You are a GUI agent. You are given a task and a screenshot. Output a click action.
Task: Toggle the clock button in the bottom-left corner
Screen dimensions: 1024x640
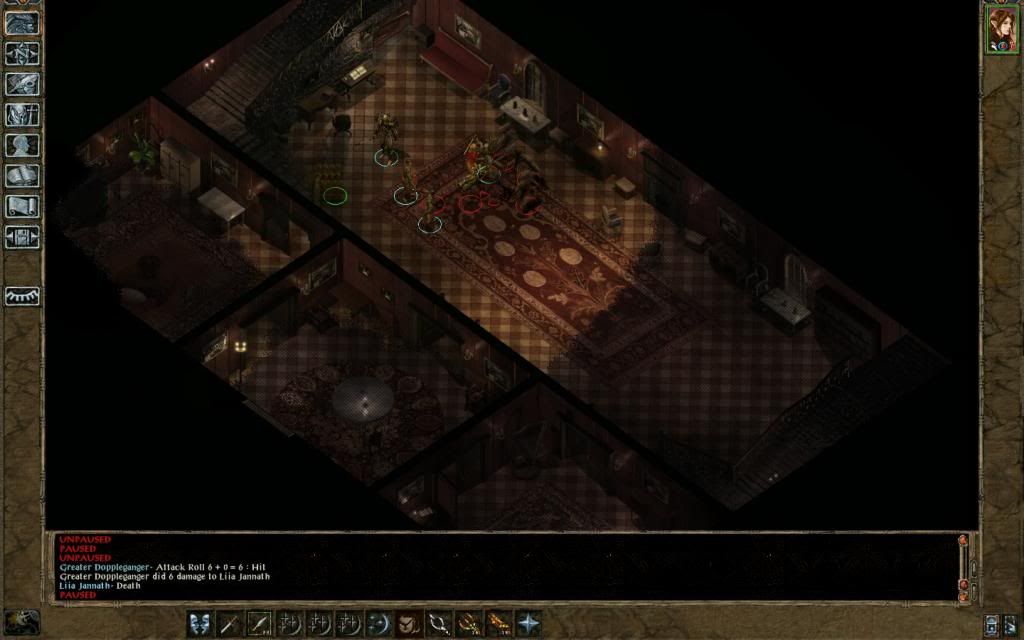[x=22, y=622]
